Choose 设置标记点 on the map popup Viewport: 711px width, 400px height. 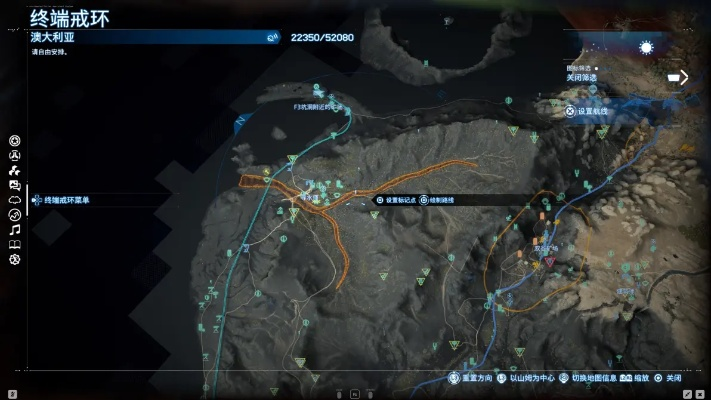tap(398, 200)
